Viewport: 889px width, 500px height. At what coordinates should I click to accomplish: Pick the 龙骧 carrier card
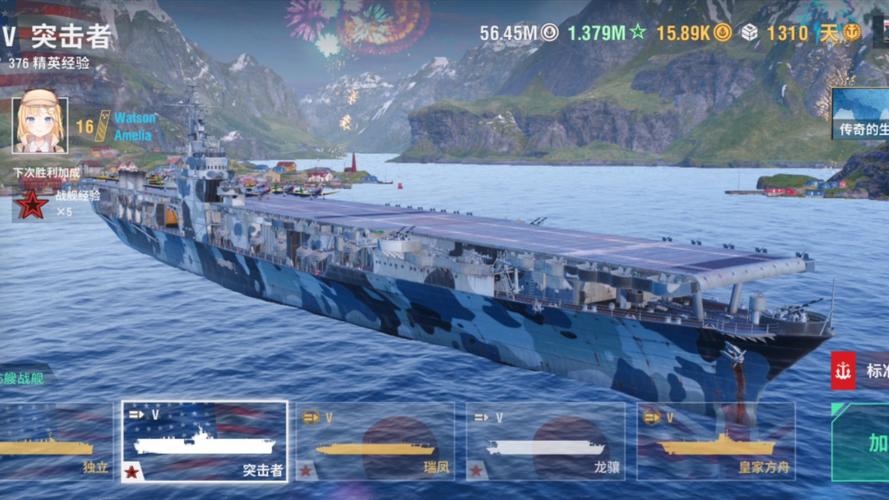click(x=545, y=442)
